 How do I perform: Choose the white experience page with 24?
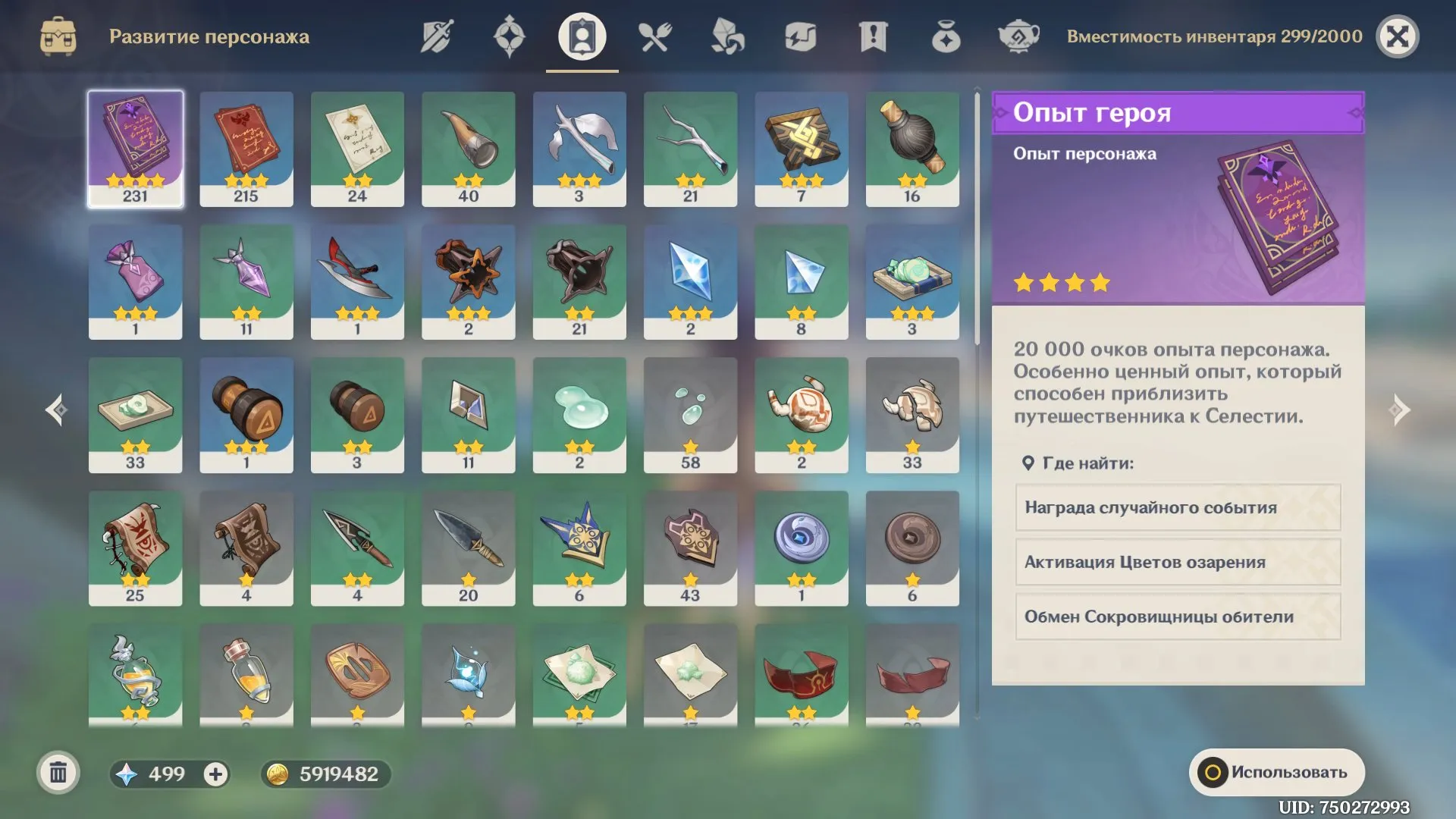357,149
